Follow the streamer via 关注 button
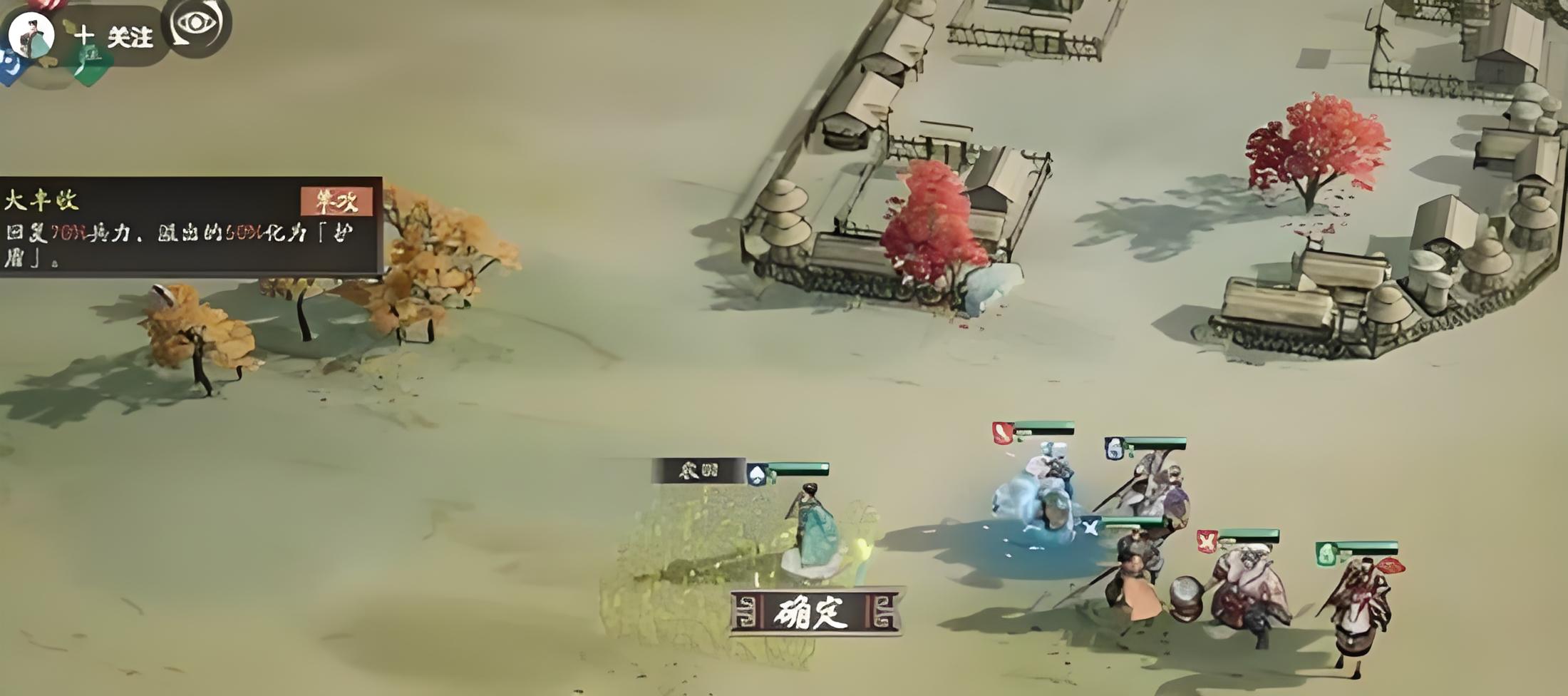Viewport: 1568px width, 696px height. [x=115, y=36]
